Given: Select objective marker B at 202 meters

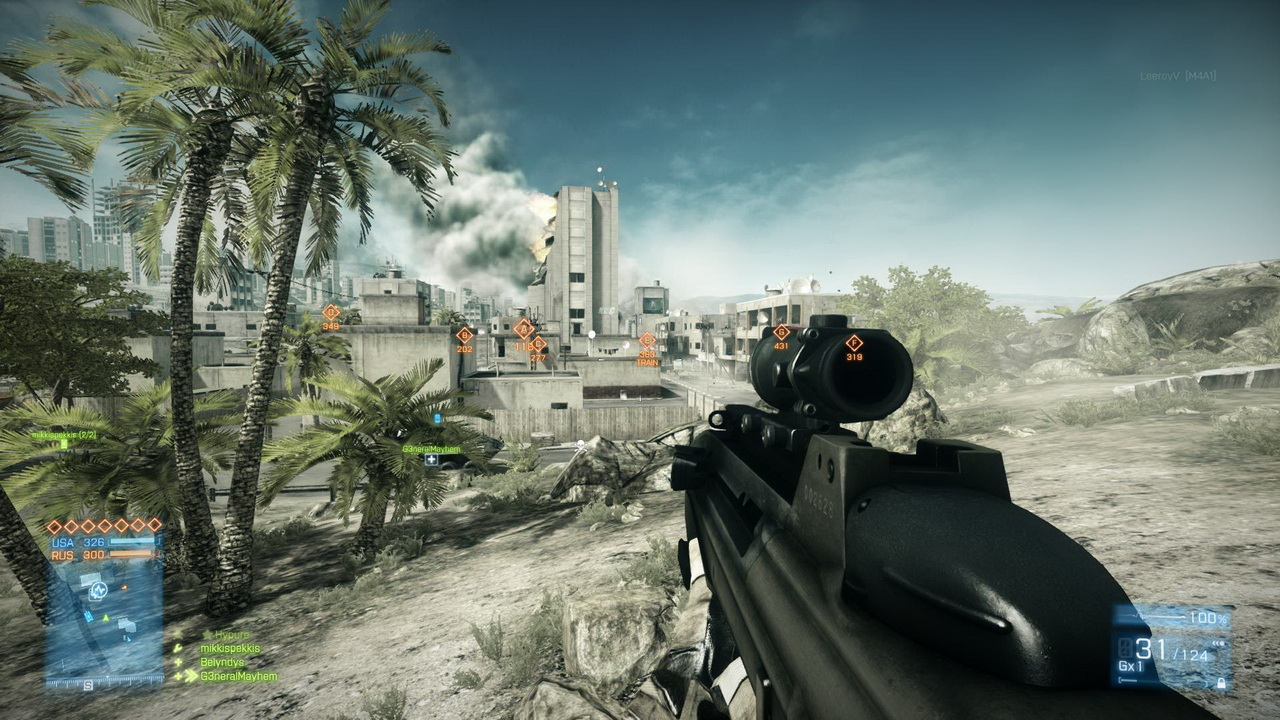Looking at the screenshot, I should pos(464,335).
